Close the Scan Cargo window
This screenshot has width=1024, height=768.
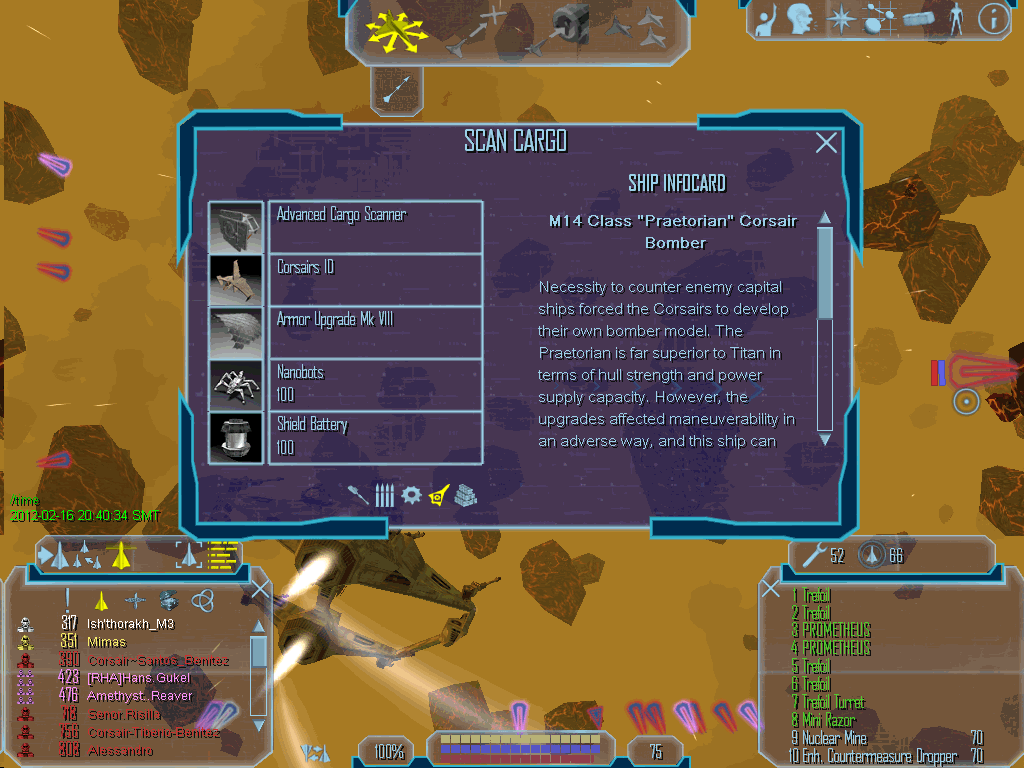(826, 143)
